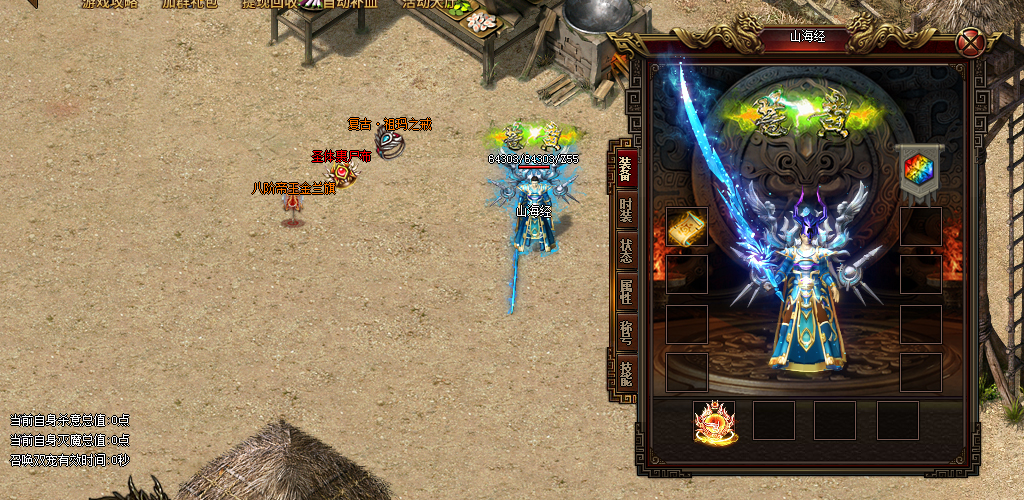The width and height of the screenshot is (1024, 500).
Task: Open the 加群礼包 group gift menu
Action: 188,4
